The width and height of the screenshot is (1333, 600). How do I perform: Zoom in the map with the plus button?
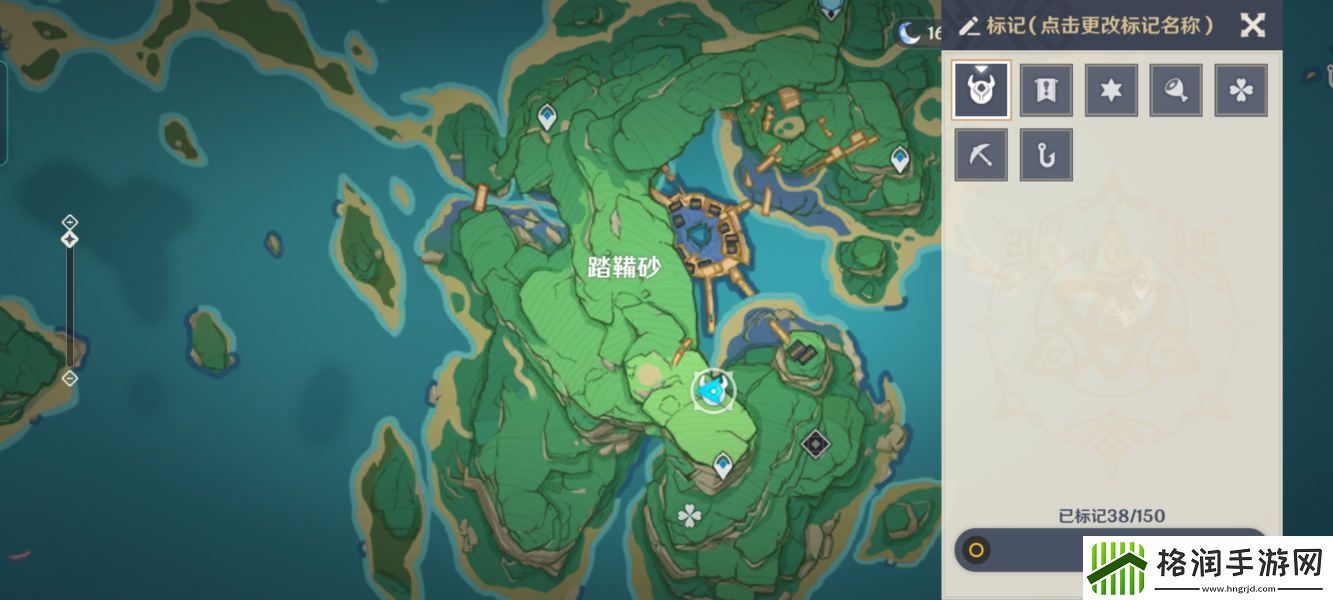coord(69,221)
